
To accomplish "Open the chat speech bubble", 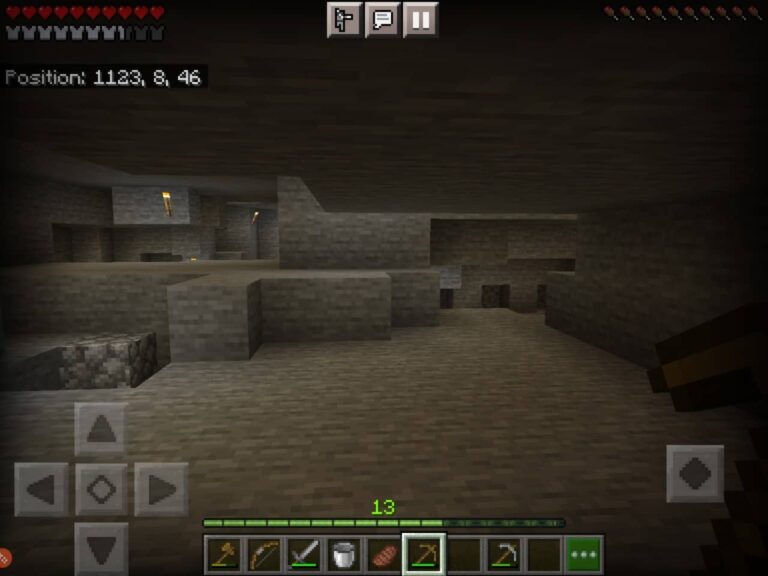I will tap(382, 19).
